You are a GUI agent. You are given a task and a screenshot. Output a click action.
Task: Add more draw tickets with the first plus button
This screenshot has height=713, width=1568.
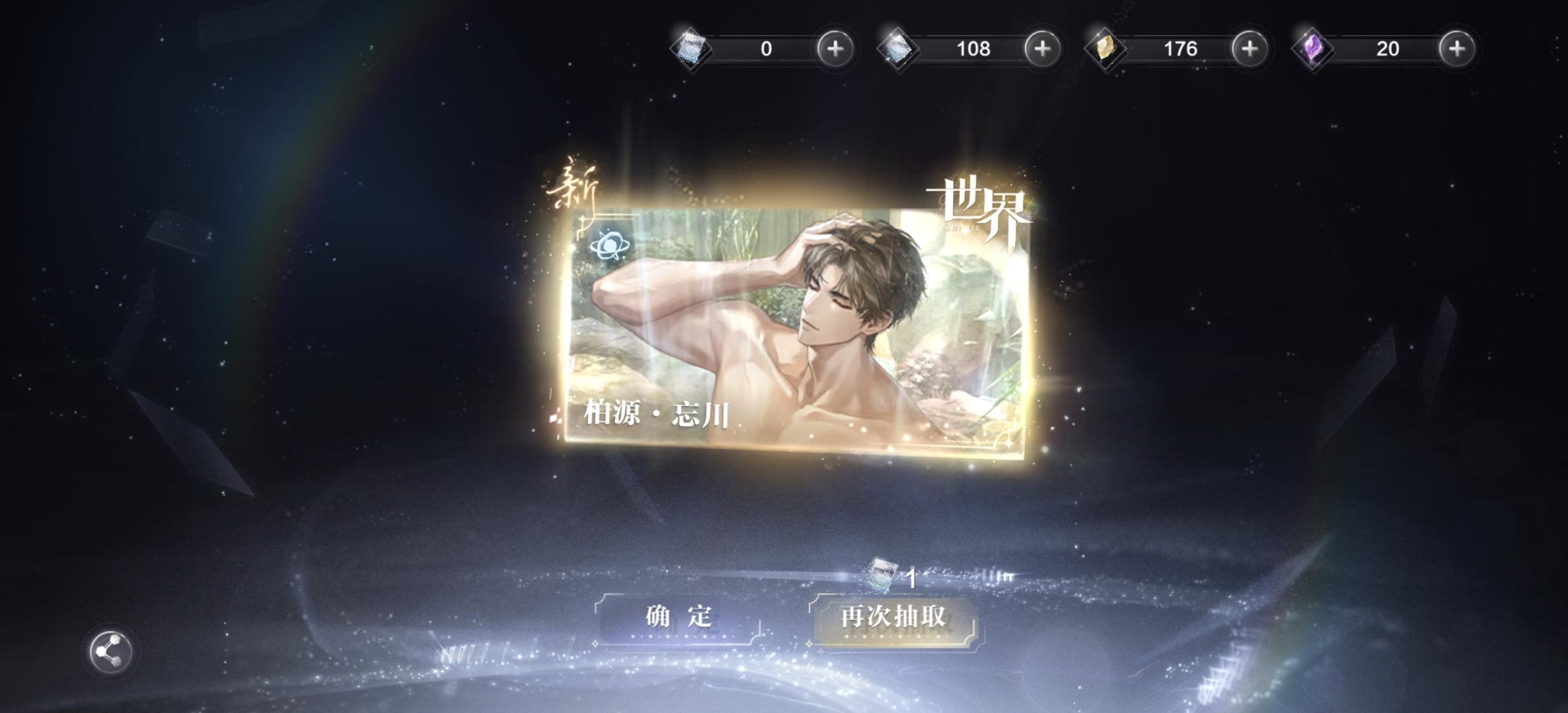pyautogui.click(x=833, y=50)
